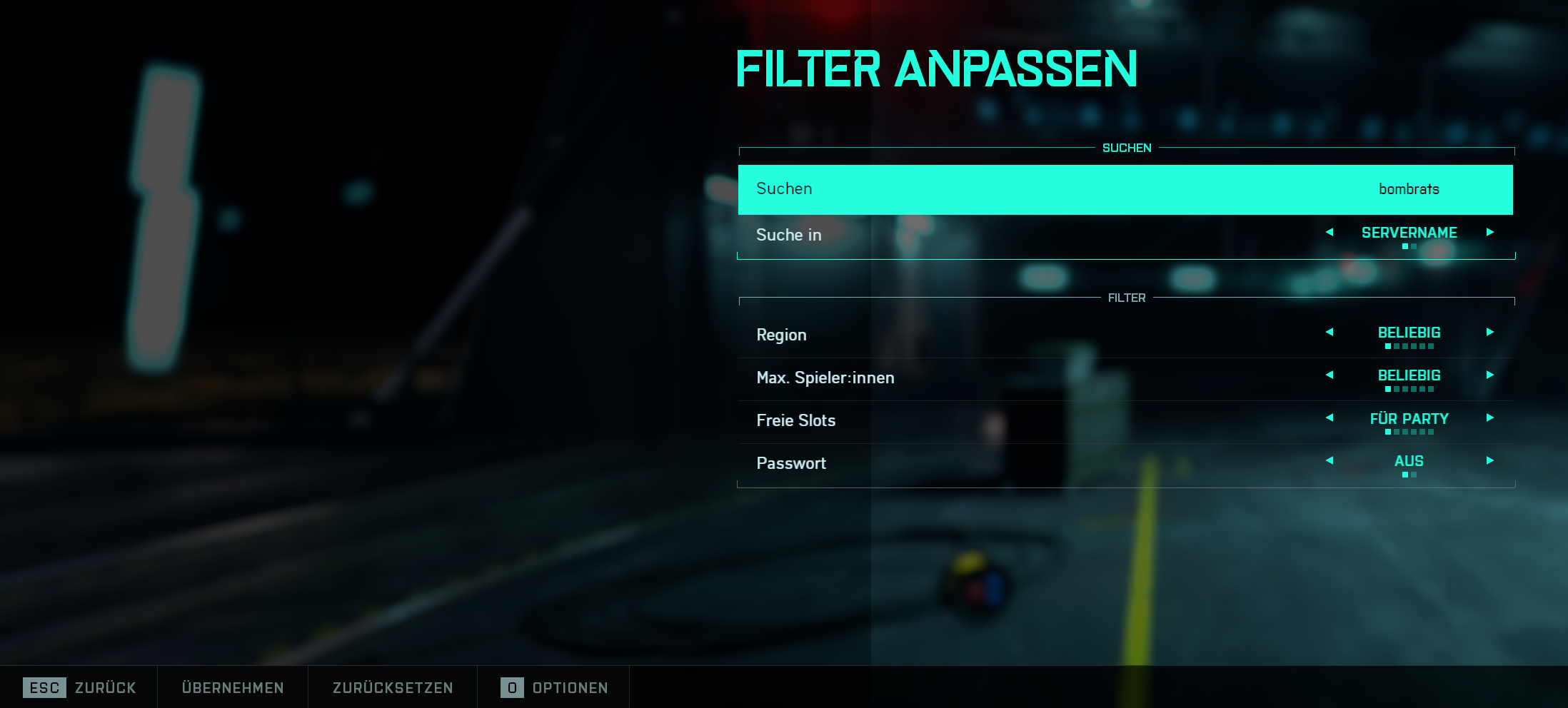The height and width of the screenshot is (708, 1568).
Task: Reset filters with Zurücksetzen
Action: tap(393, 687)
